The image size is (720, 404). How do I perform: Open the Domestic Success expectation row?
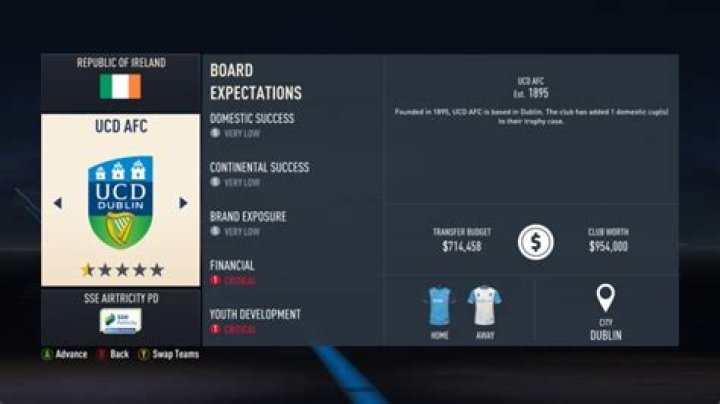pyautogui.click(x=252, y=125)
